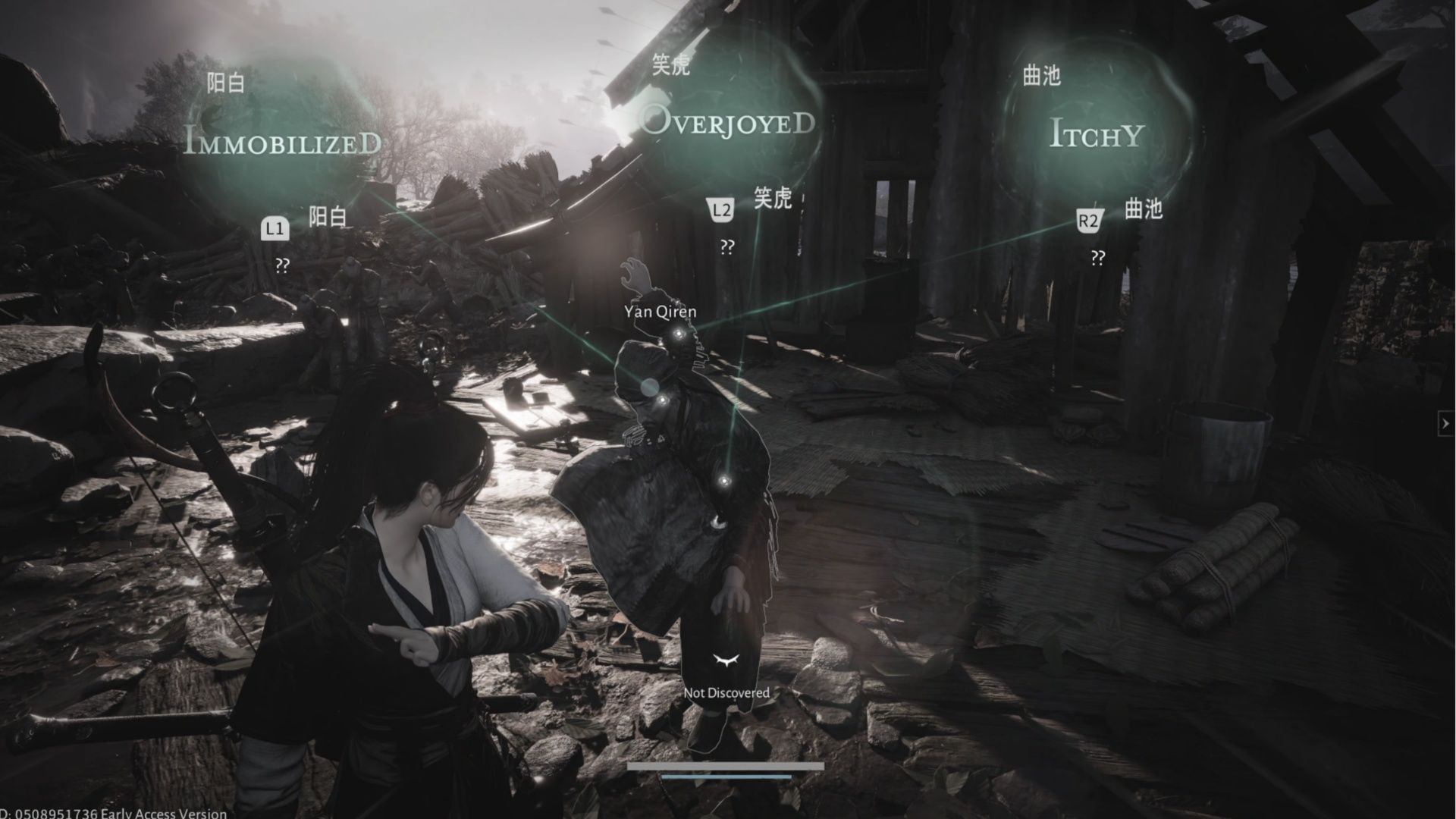Screen dimensions: 1456x819
Task: Toggle the ?? marker under 阳白
Action: click(283, 265)
